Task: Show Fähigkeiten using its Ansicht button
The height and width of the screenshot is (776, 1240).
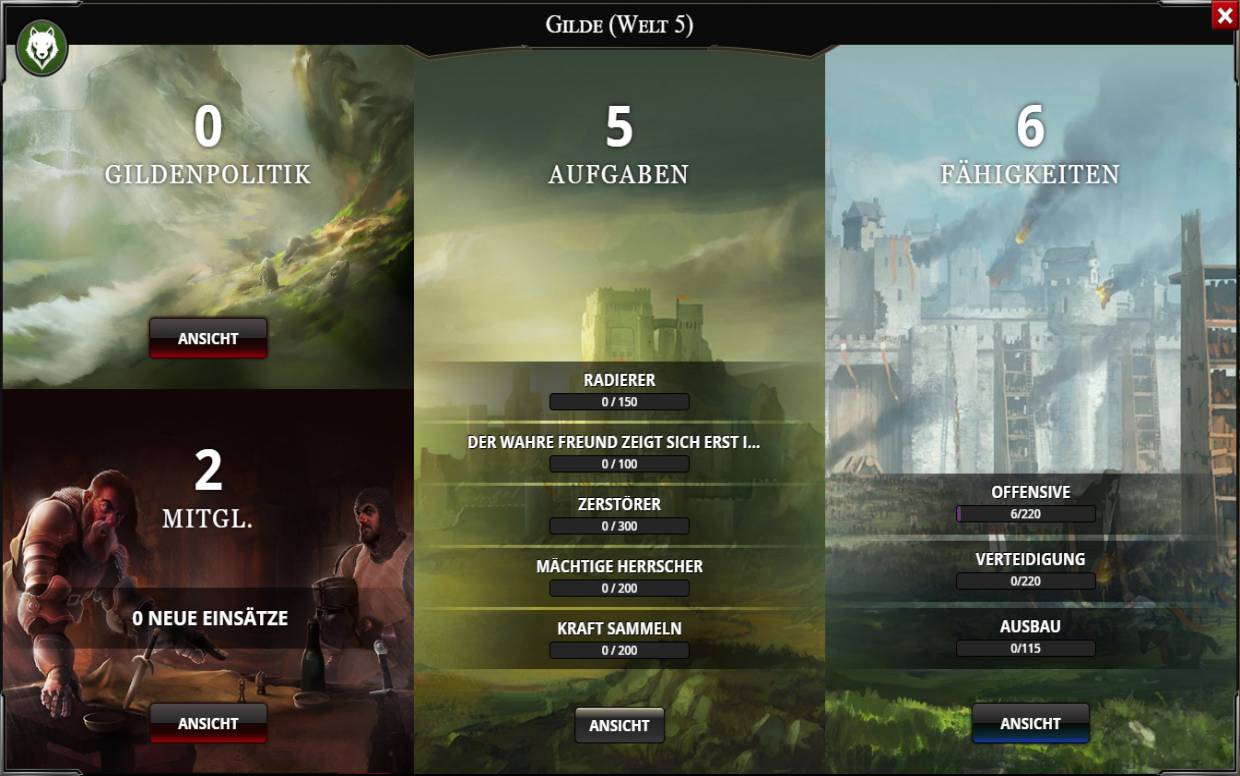Action: click(1030, 723)
